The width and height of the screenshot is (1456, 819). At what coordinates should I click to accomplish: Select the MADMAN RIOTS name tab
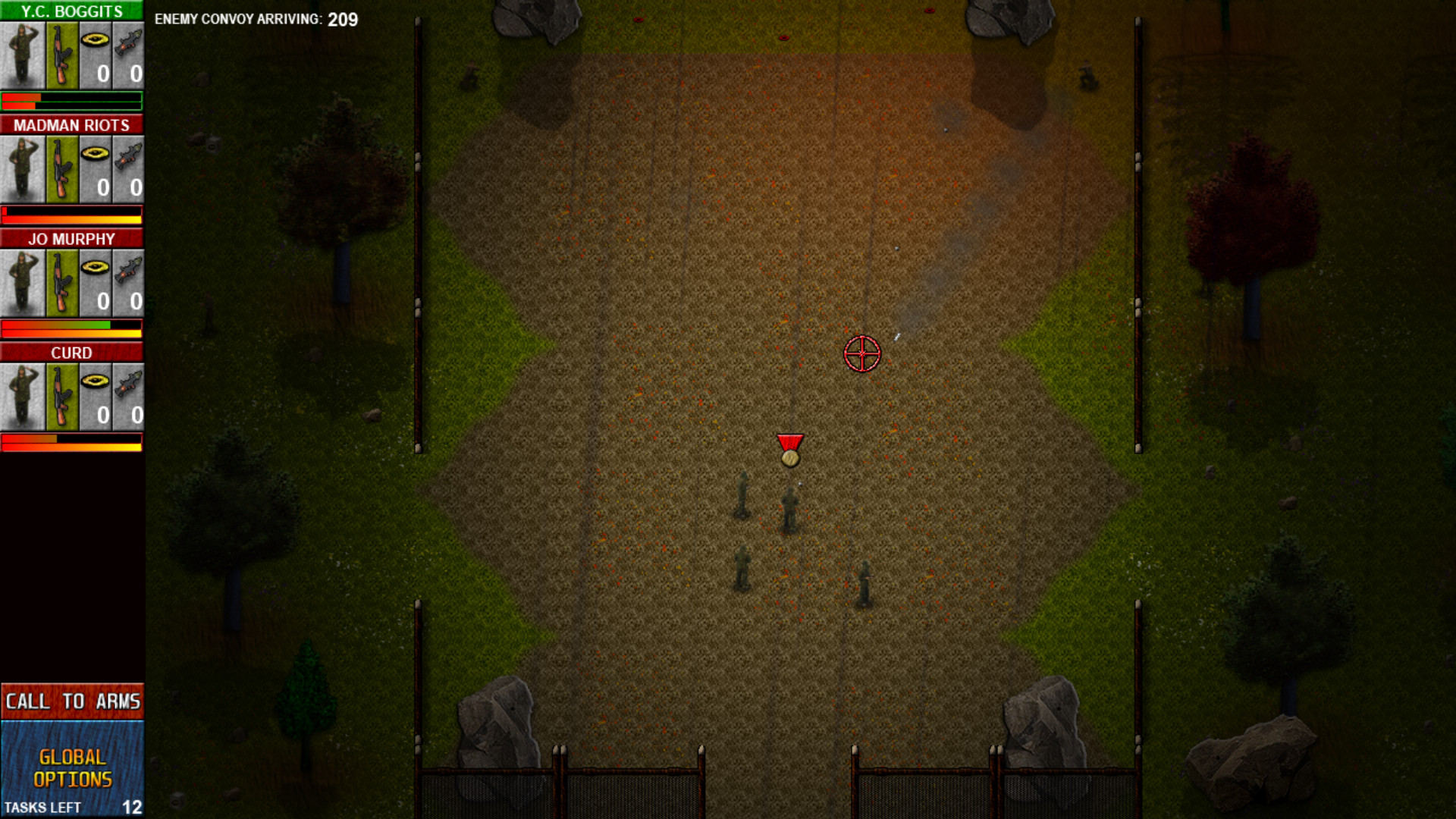pyautogui.click(x=72, y=125)
